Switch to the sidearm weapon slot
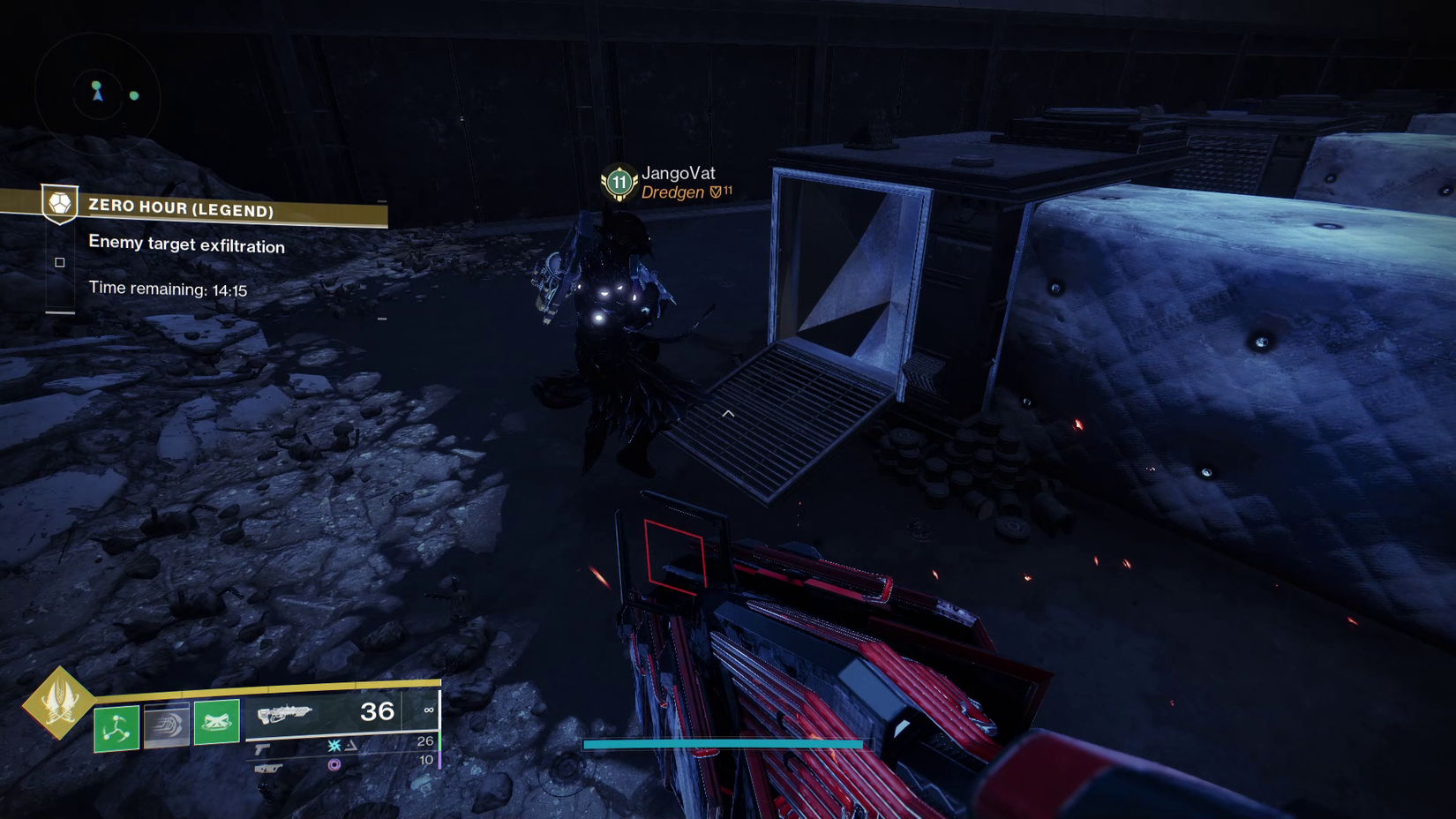 click(263, 748)
